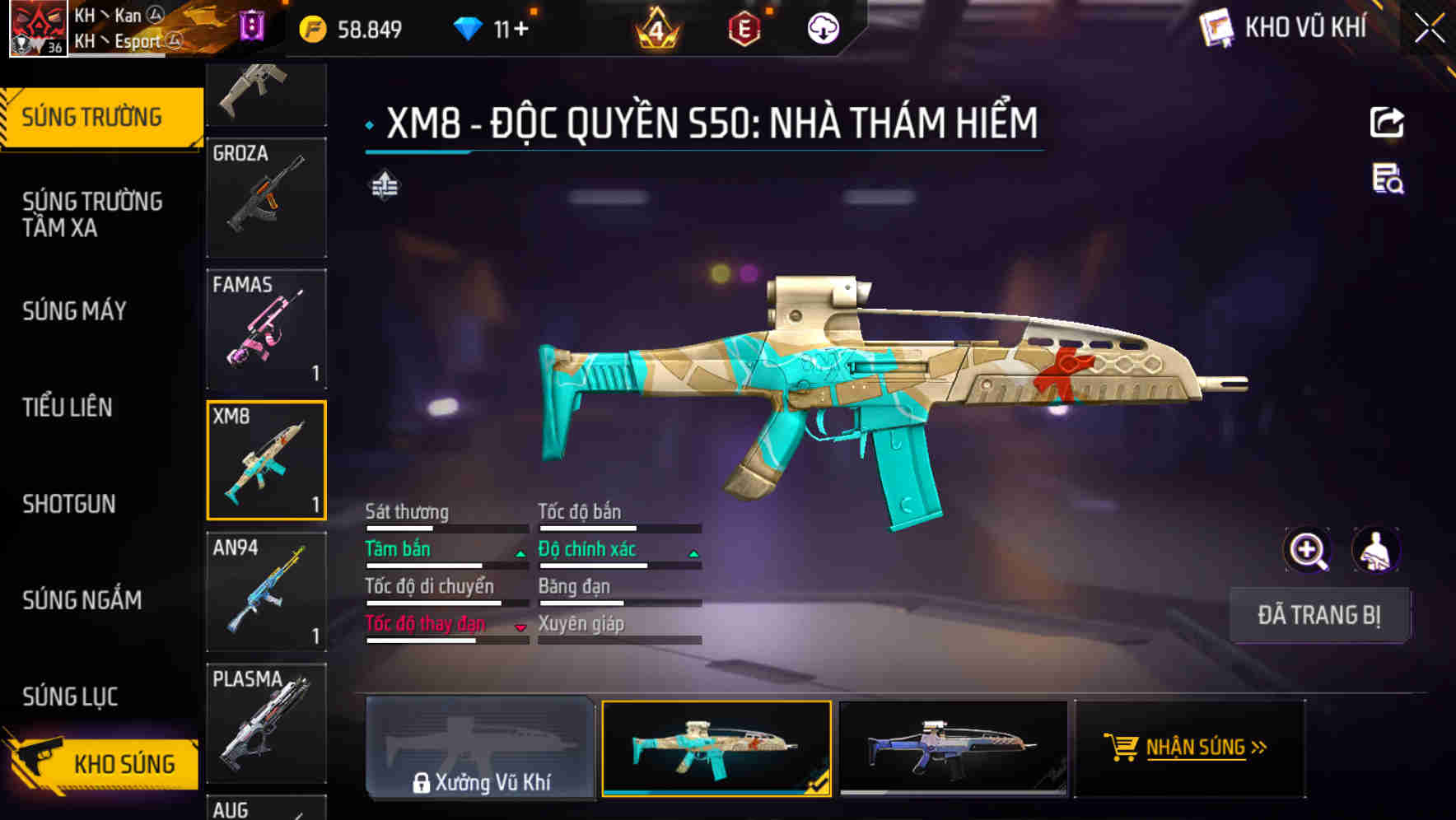Select the blue XM8 skin thumbnail at the bottom
The width and height of the screenshot is (1456, 820).
(x=953, y=748)
